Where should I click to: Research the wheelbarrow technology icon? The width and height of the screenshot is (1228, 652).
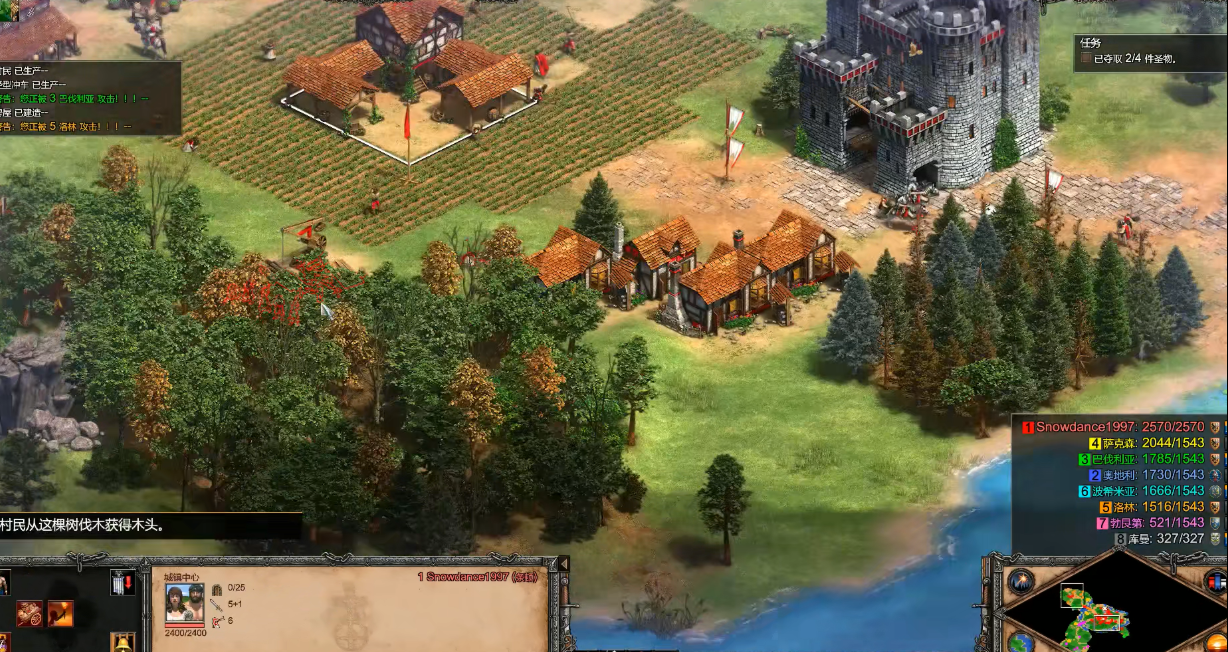30,613
